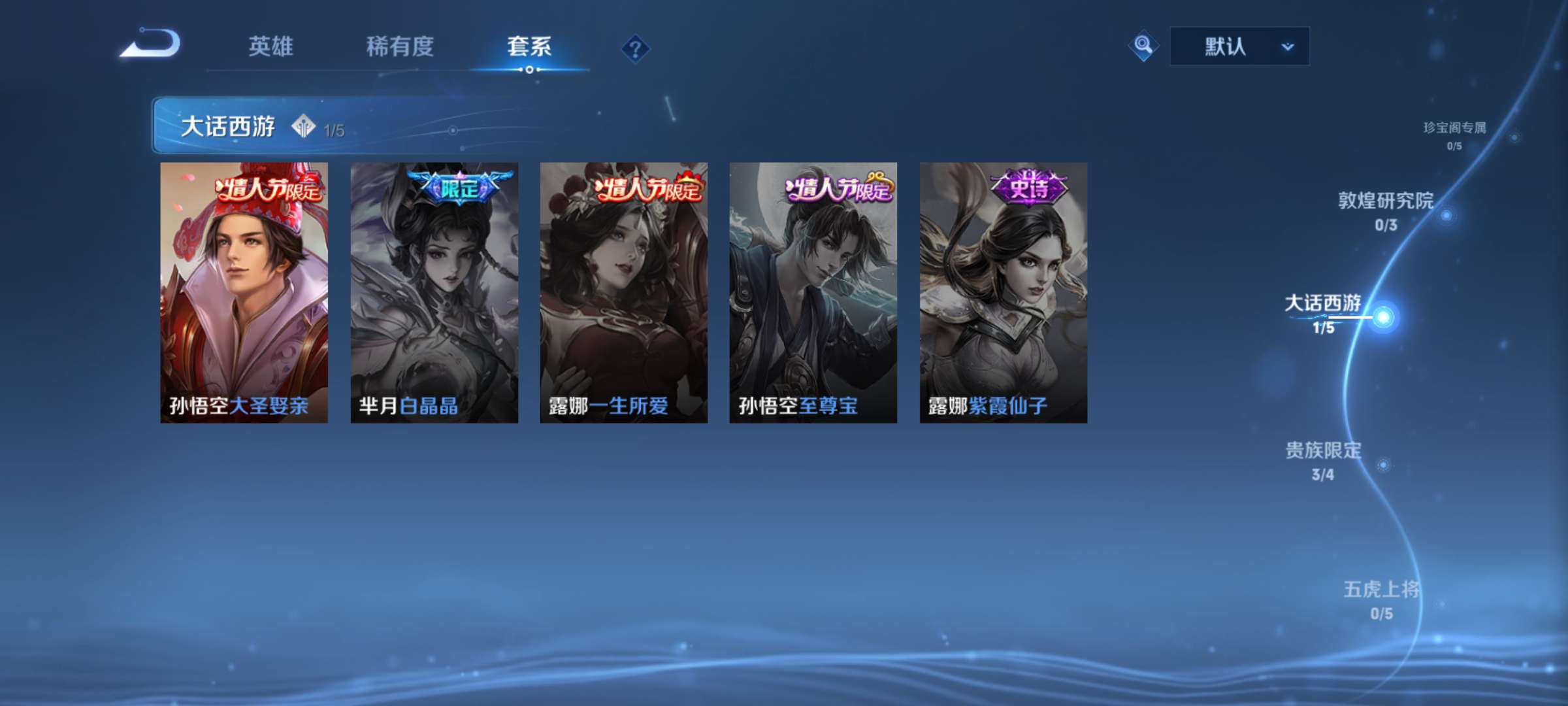
Task: Click the 1/5 progress indicator under 大话西游
Action: click(x=334, y=128)
